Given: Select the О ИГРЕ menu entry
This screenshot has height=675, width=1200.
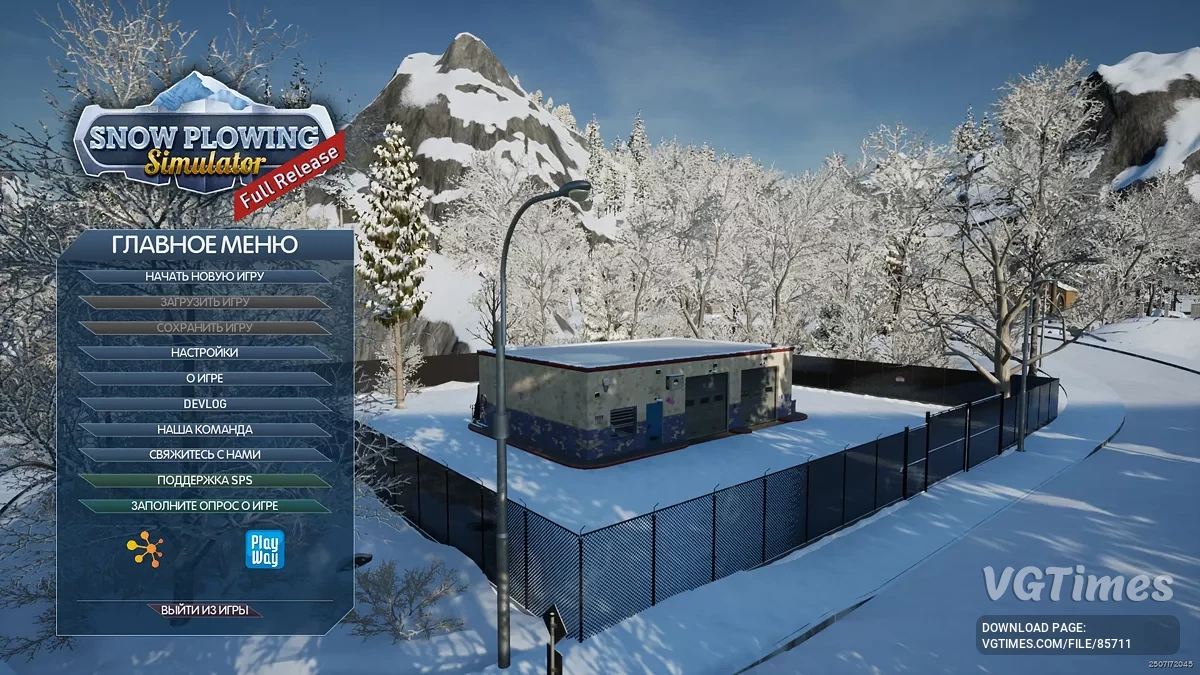Looking at the screenshot, I should tap(204, 379).
